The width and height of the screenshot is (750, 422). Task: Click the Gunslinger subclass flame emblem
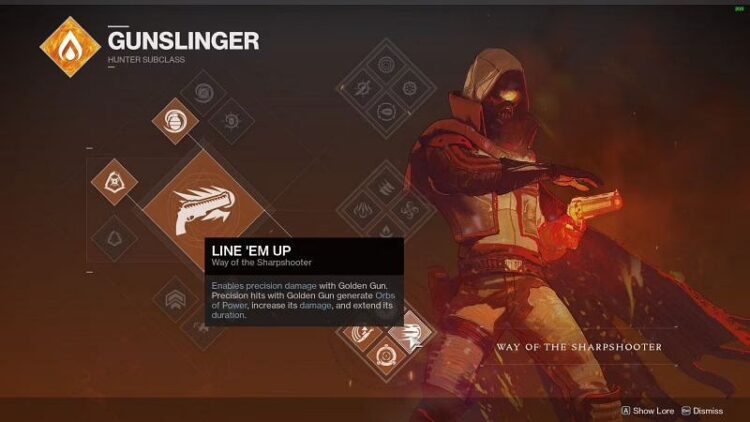point(69,47)
